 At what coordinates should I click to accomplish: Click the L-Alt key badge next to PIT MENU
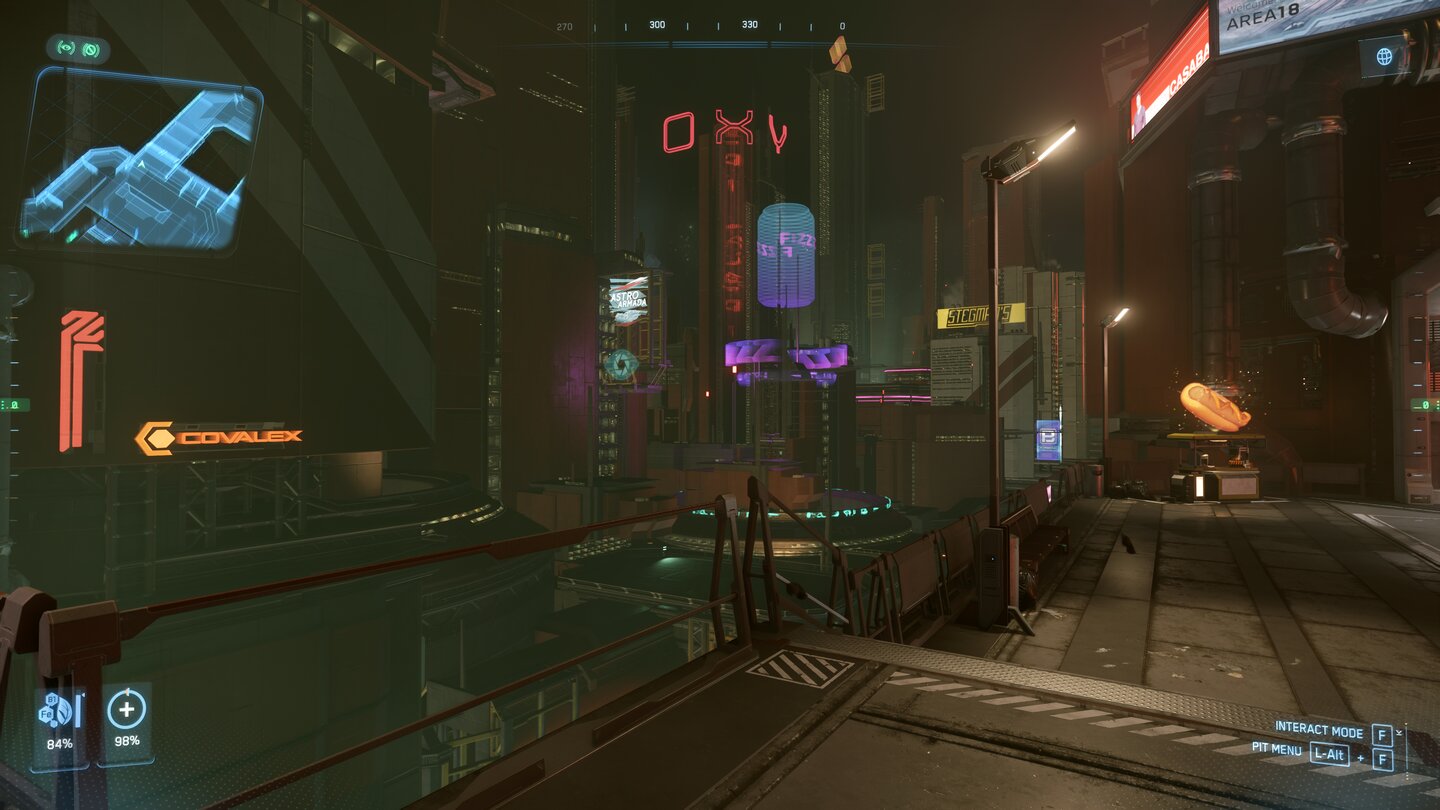tap(1329, 755)
